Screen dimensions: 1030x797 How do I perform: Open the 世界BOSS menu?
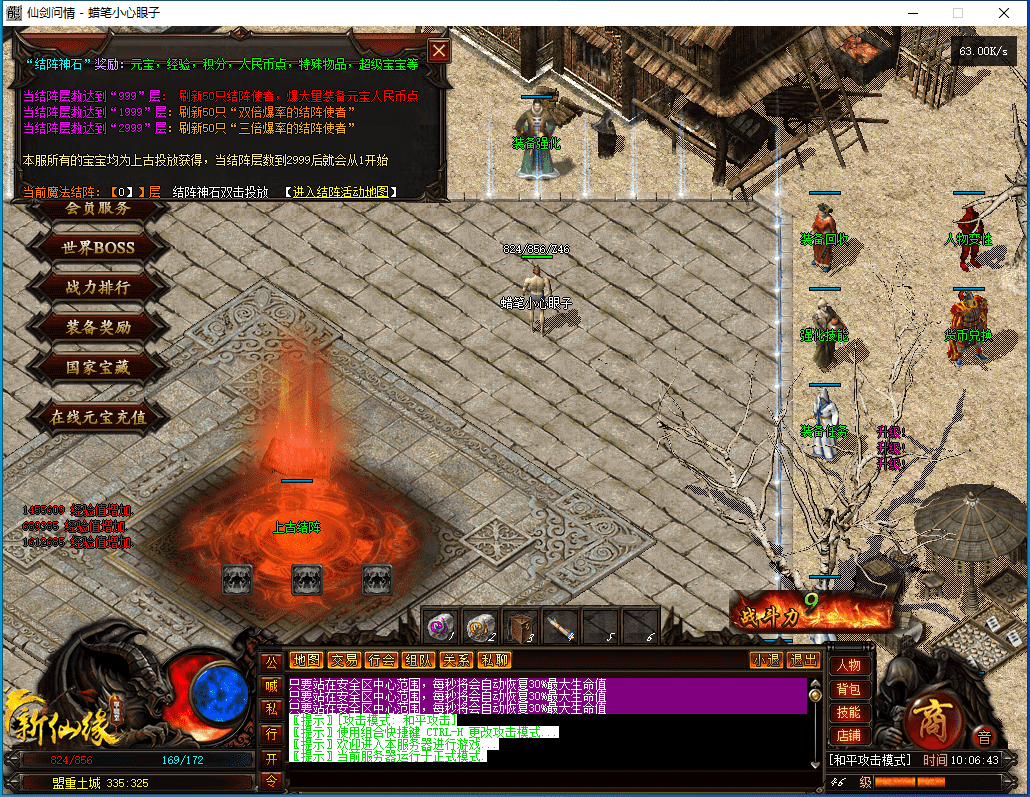(98, 247)
